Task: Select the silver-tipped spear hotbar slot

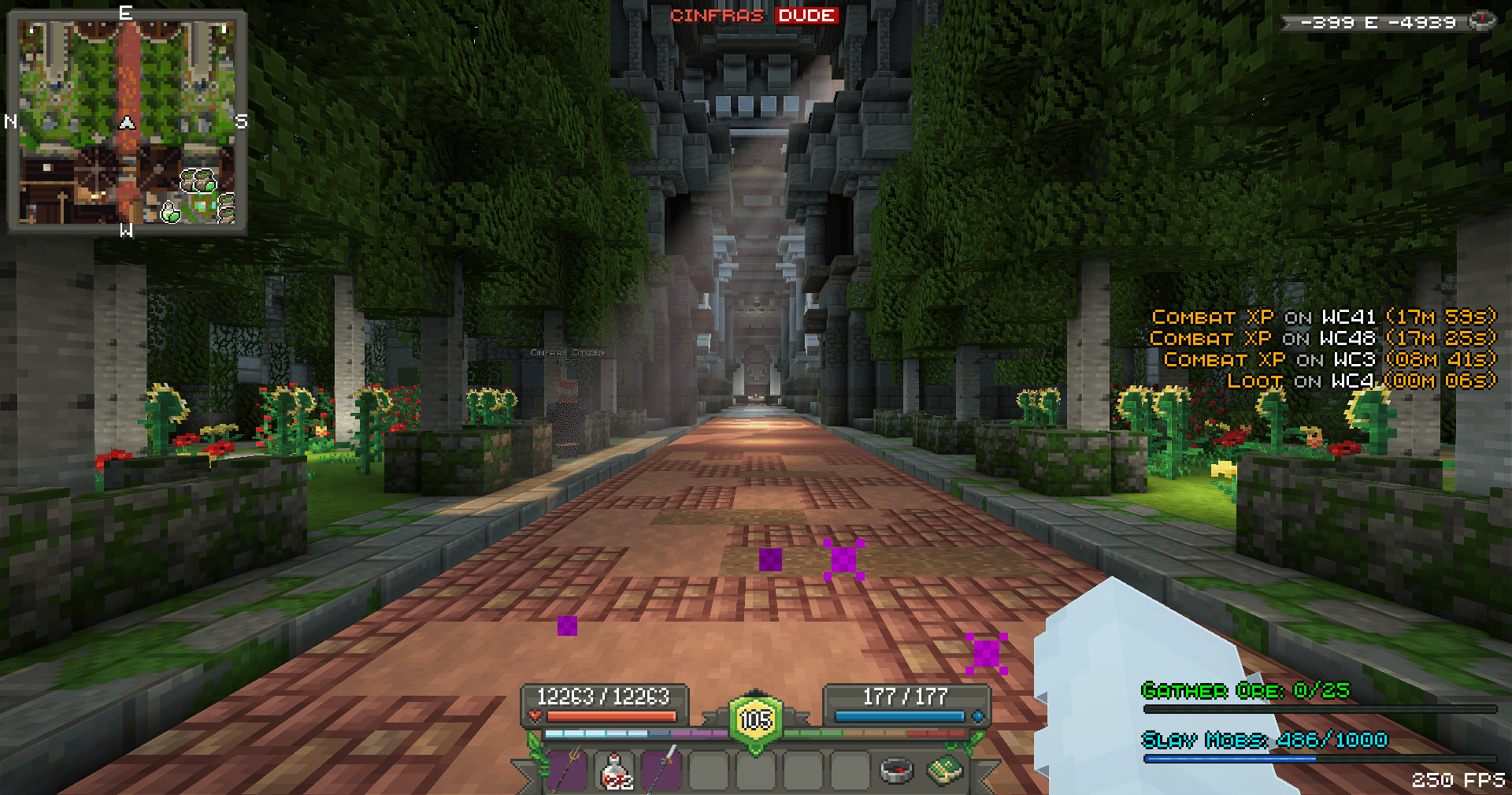Action: click(661, 770)
